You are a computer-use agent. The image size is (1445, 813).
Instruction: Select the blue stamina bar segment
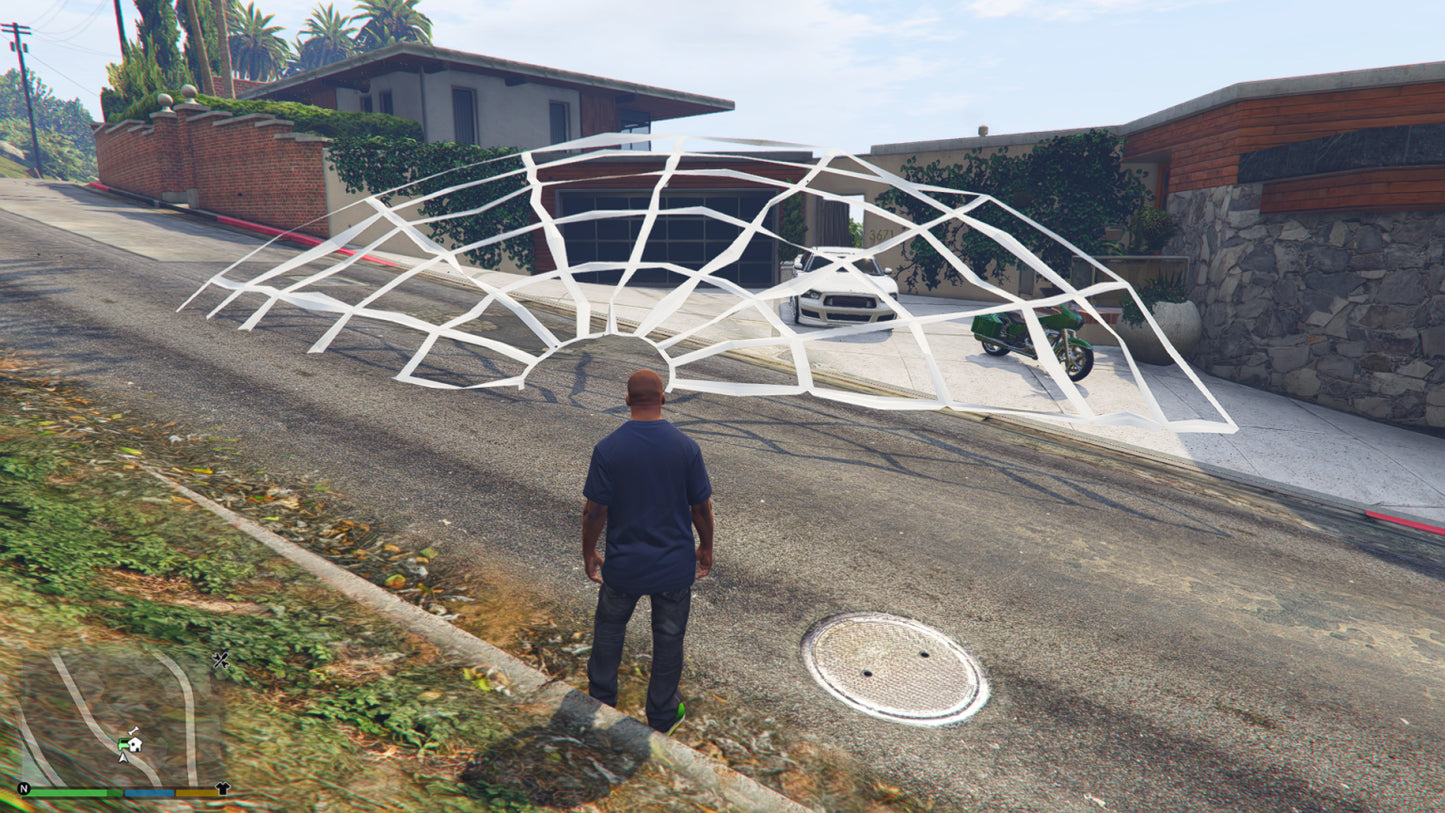(149, 793)
